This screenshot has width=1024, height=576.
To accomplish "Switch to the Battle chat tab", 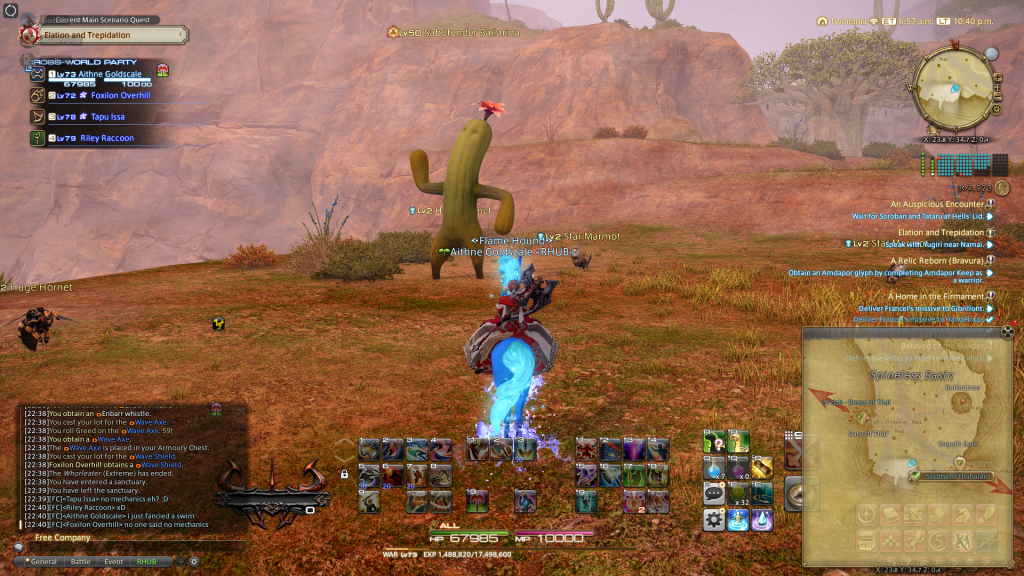I will pyautogui.click(x=80, y=561).
